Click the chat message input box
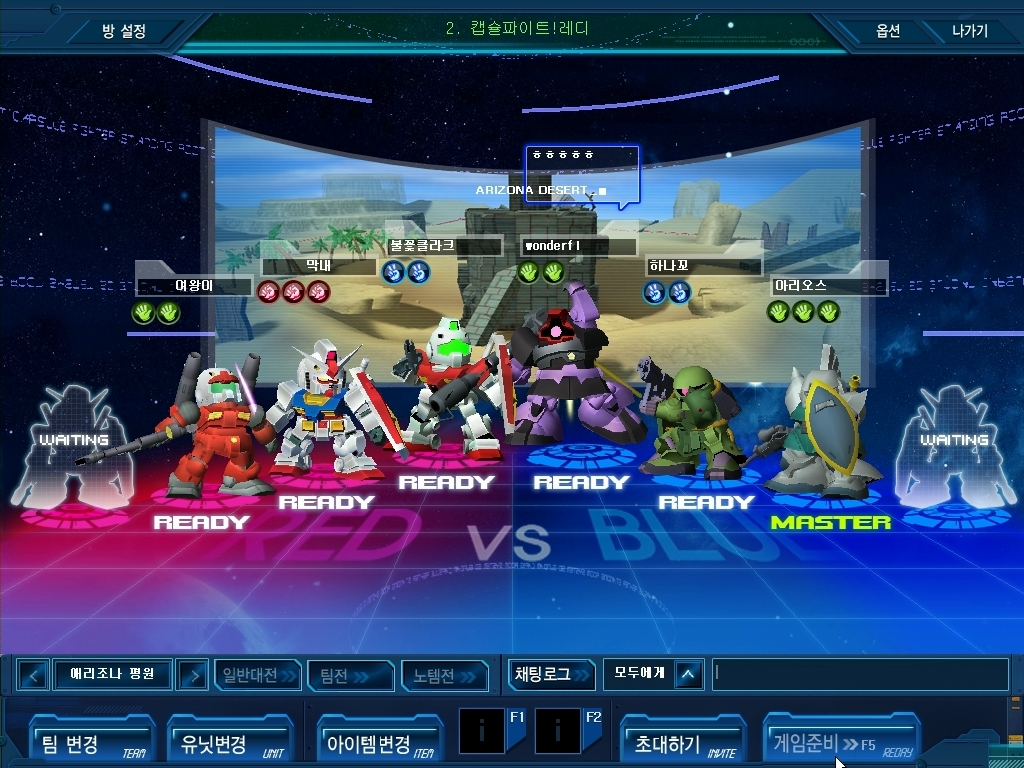The width and height of the screenshot is (1024, 768). pyautogui.click(x=858, y=674)
